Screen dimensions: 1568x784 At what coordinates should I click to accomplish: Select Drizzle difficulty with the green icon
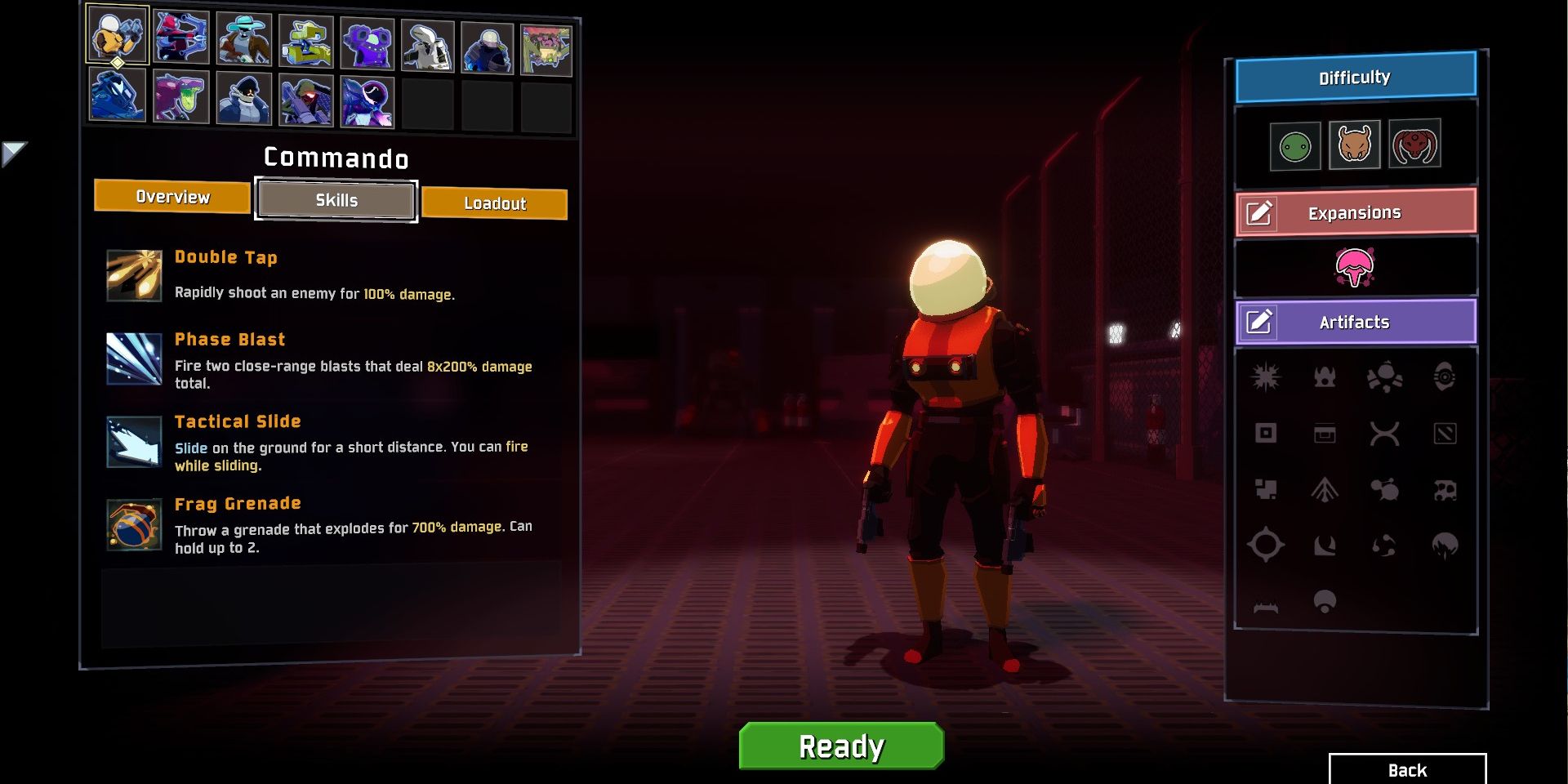click(x=1294, y=144)
